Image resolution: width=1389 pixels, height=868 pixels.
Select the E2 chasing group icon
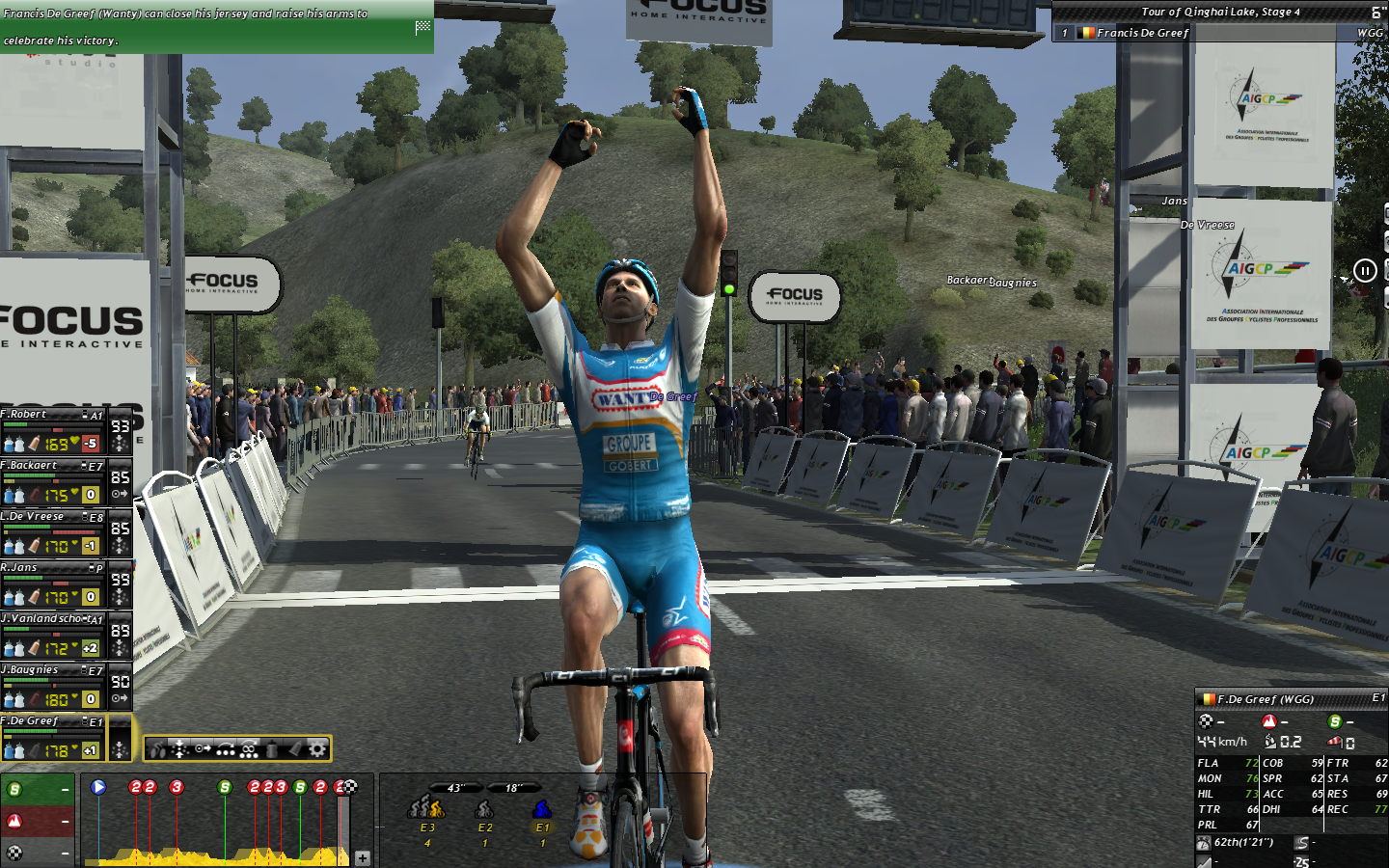click(484, 809)
